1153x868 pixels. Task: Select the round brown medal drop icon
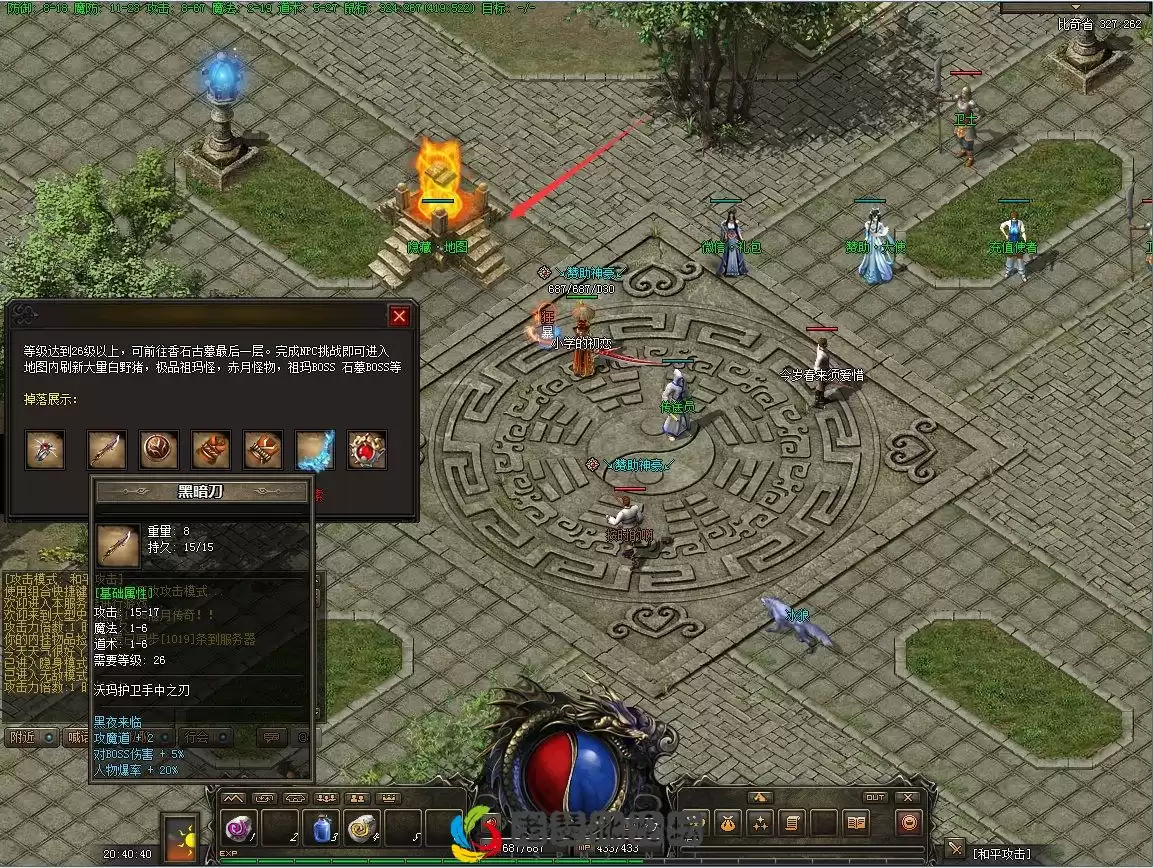point(159,450)
